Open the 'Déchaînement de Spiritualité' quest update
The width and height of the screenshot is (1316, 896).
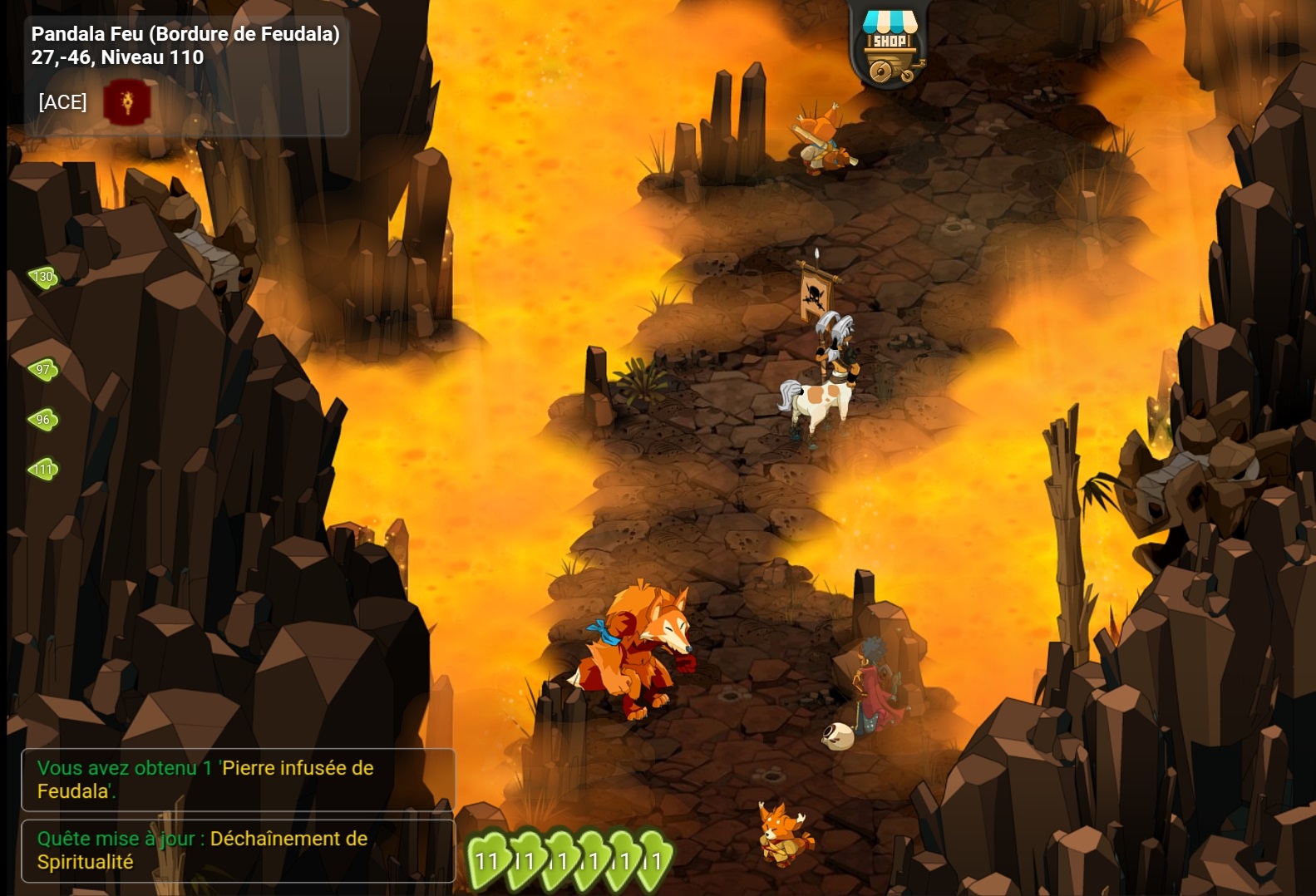pyautogui.click(x=238, y=850)
